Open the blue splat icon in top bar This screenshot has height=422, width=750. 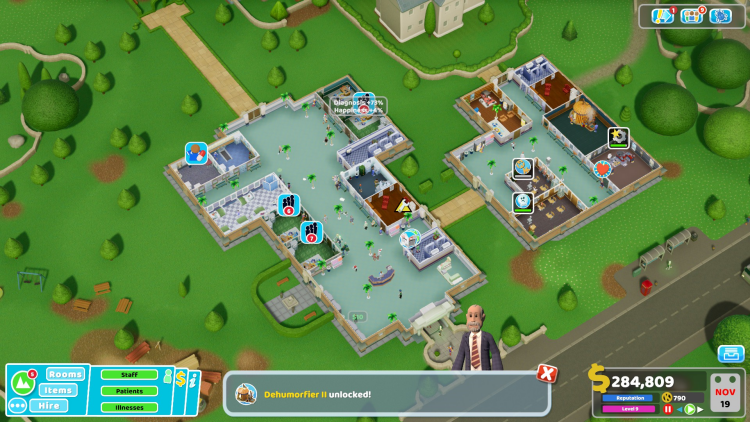tap(721, 16)
